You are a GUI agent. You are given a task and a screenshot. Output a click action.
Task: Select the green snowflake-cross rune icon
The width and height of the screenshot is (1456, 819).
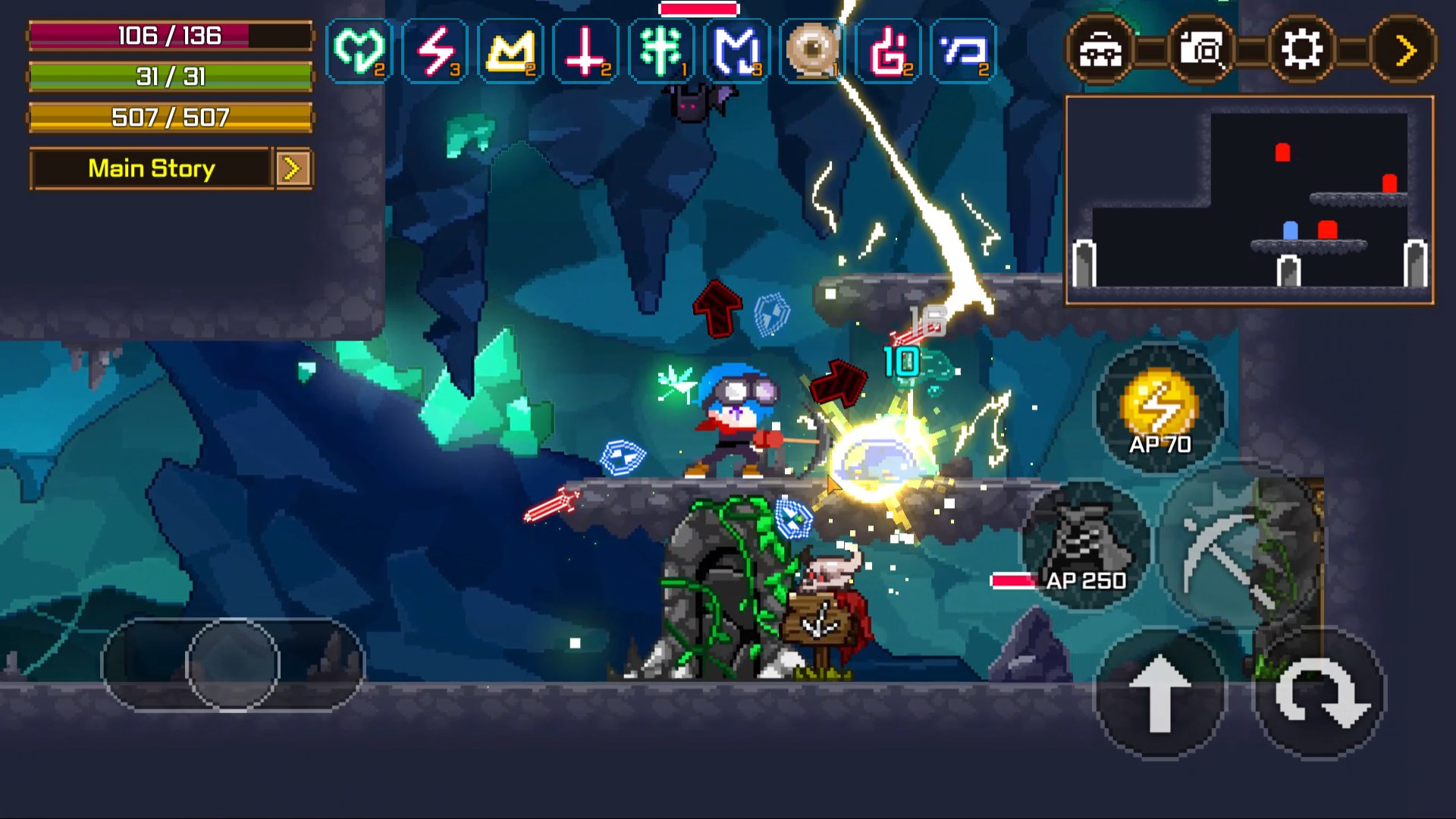[661, 51]
